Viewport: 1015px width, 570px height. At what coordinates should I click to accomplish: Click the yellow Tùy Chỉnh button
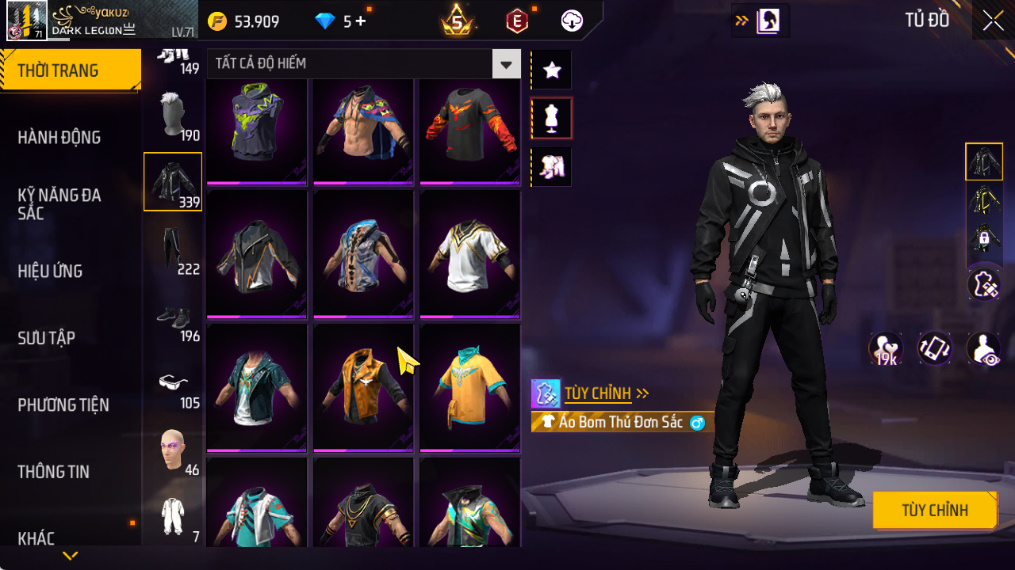pos(934,510)
